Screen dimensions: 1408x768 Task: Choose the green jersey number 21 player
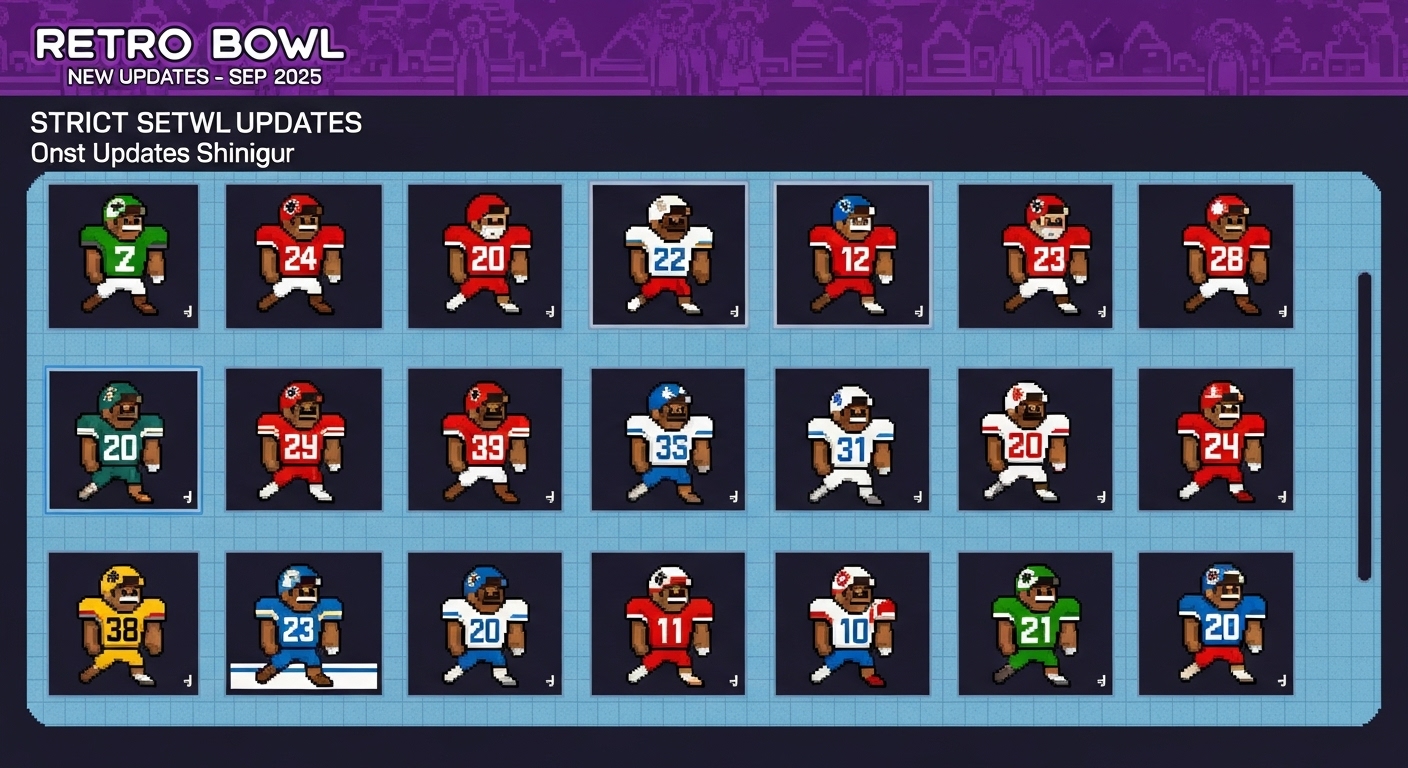[1035, 624]
